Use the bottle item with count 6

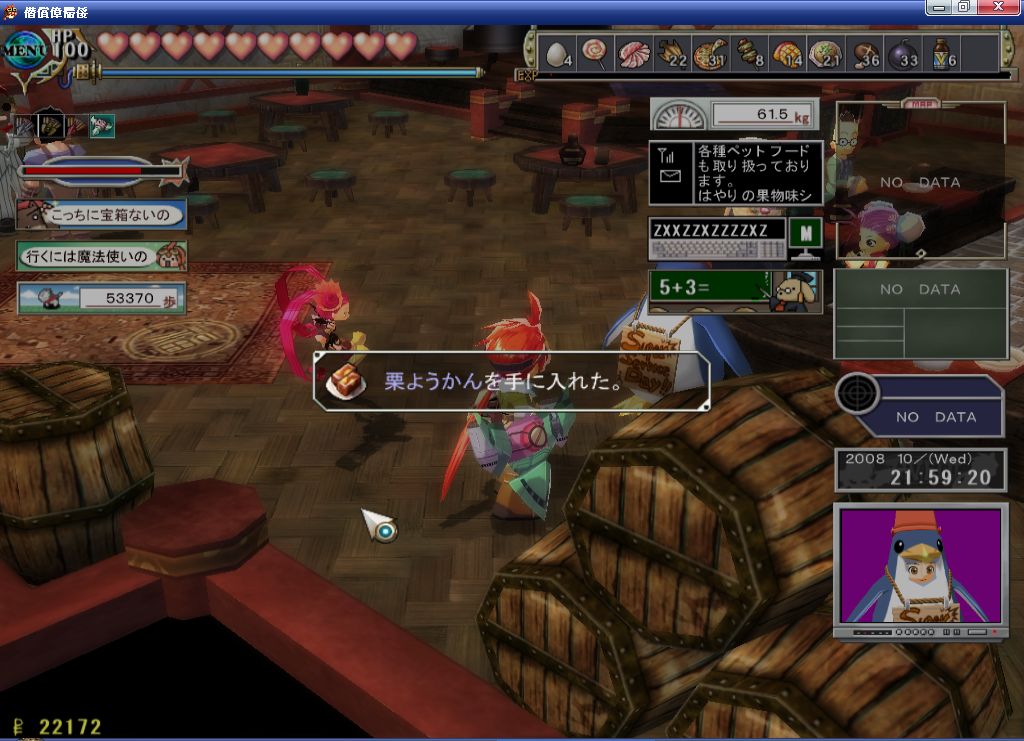pos(941,54)
